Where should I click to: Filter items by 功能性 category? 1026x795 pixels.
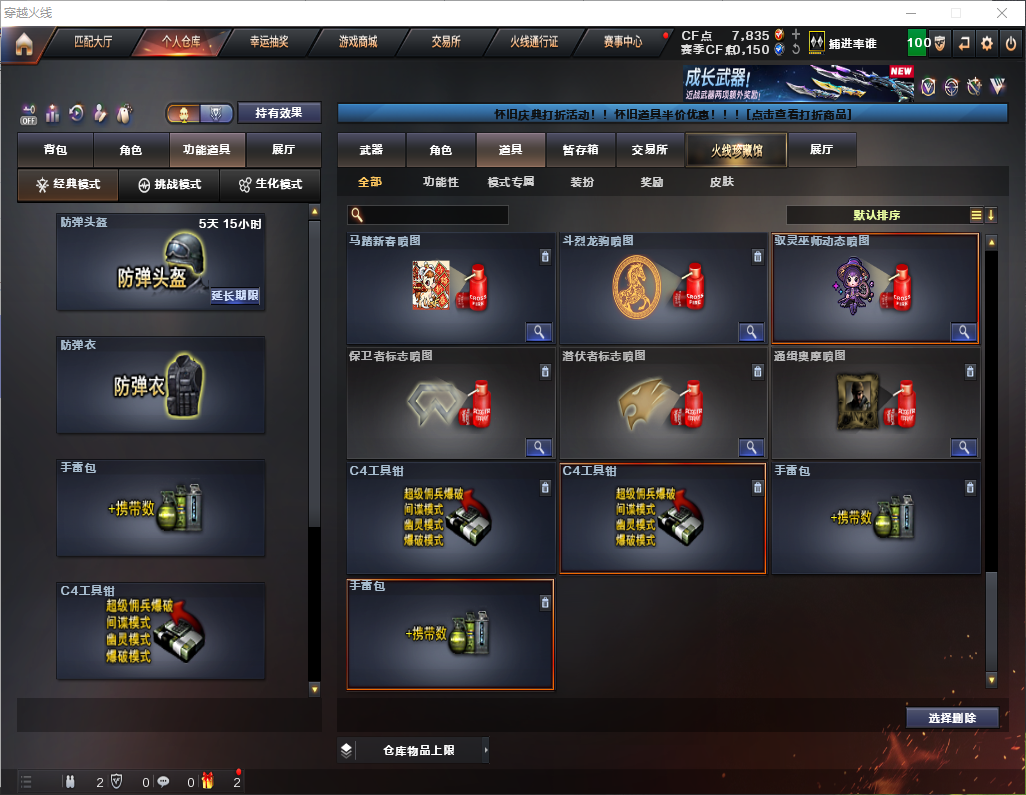pos(440,183)
